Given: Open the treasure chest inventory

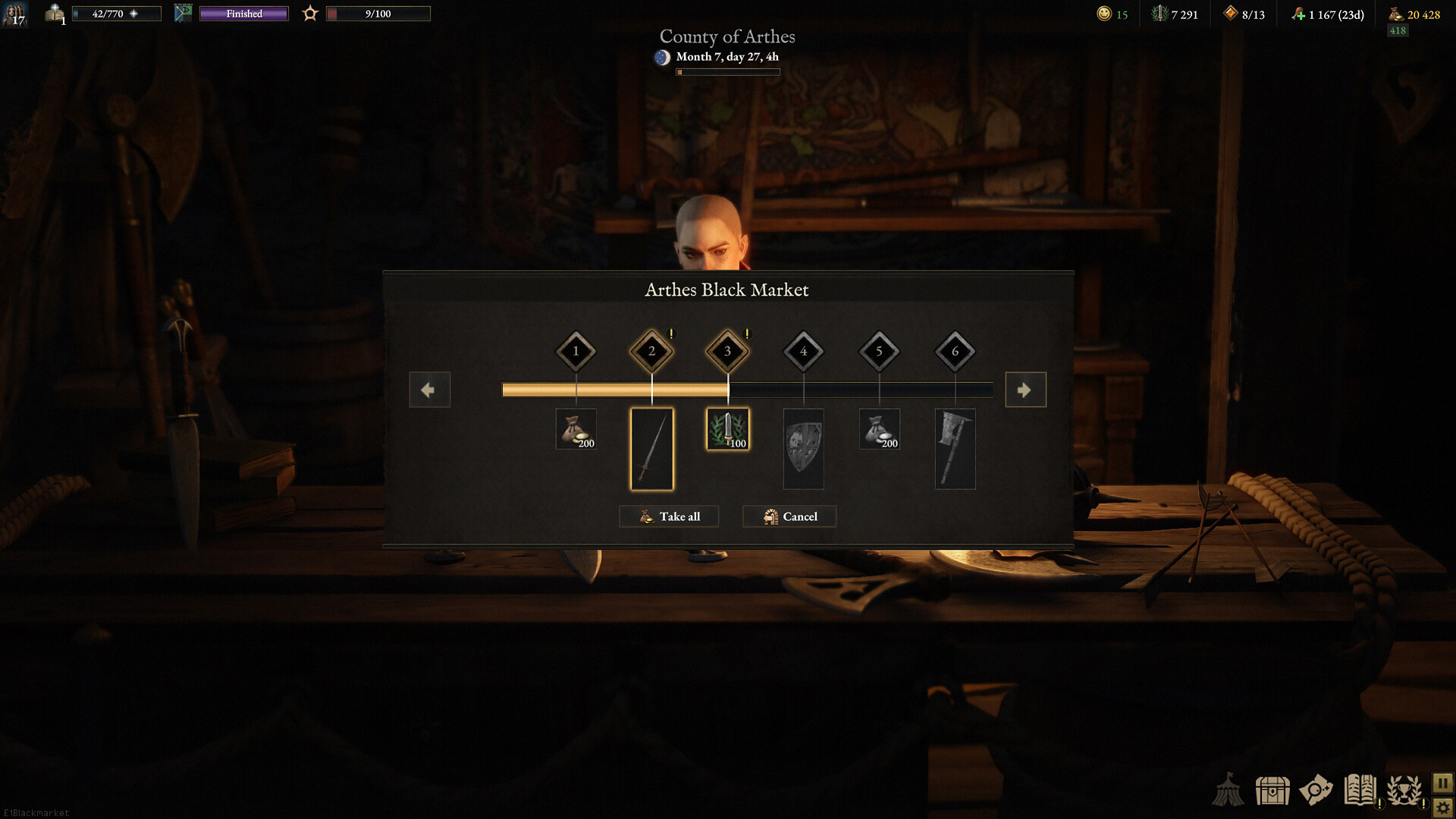Looking at the screenshot, I should point(1272,790).
